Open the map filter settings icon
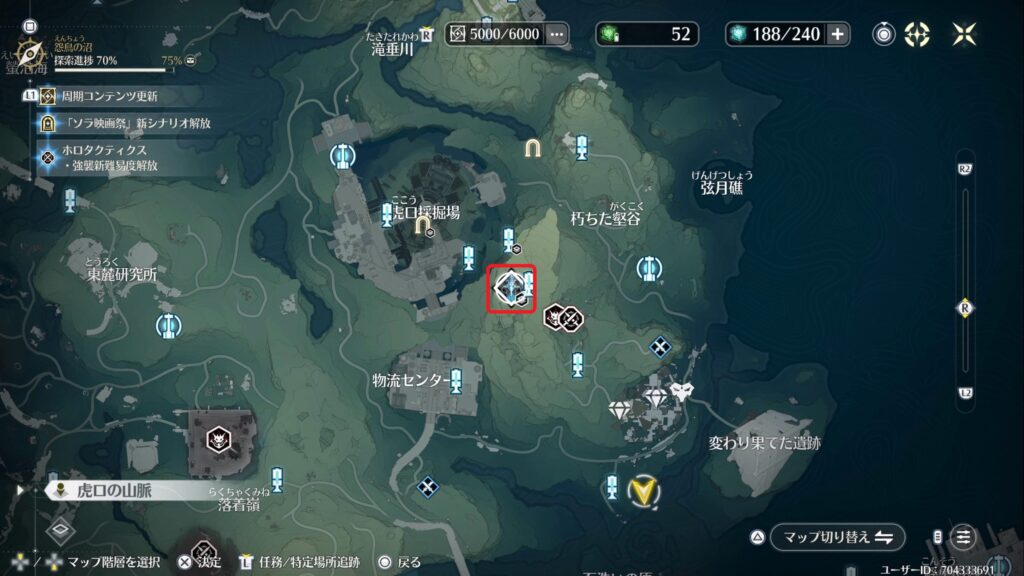The width and height of the screenshot is (1024, 576). click(962, 537)
